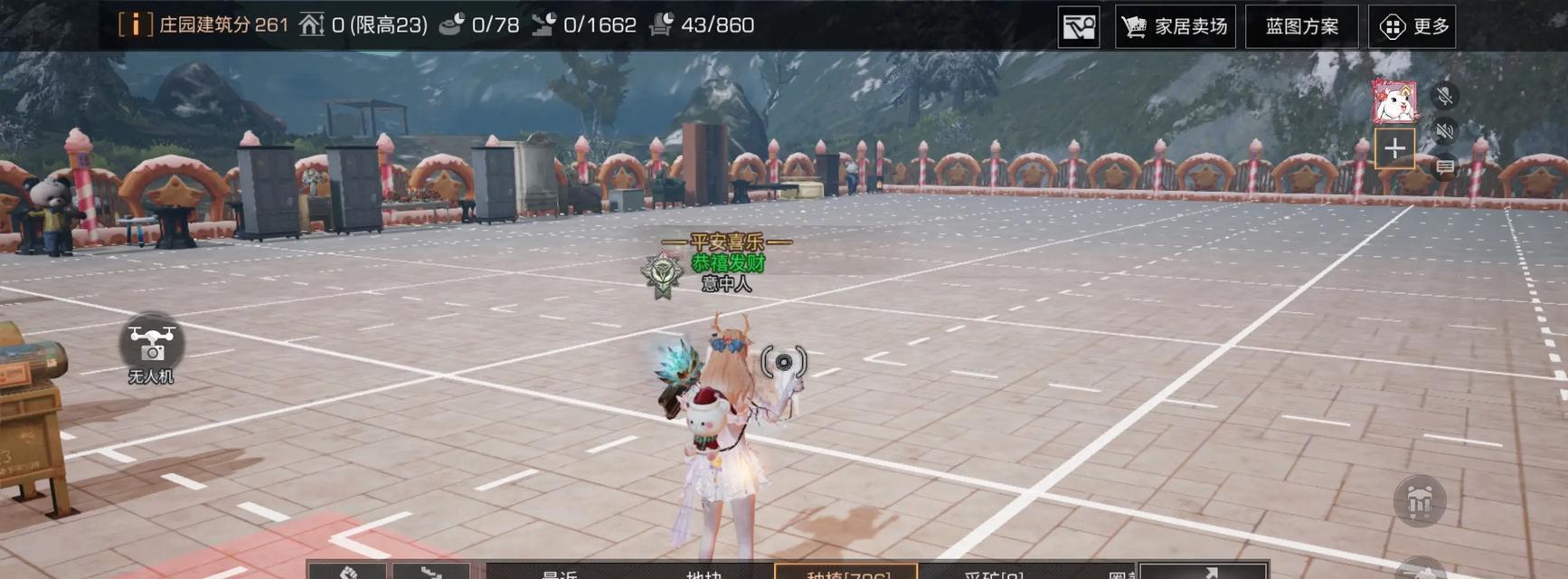Select the highlighted 种植 planting tab
Image resolution: width=1568 pixels, height=579 pixels.
coord(846,573)
